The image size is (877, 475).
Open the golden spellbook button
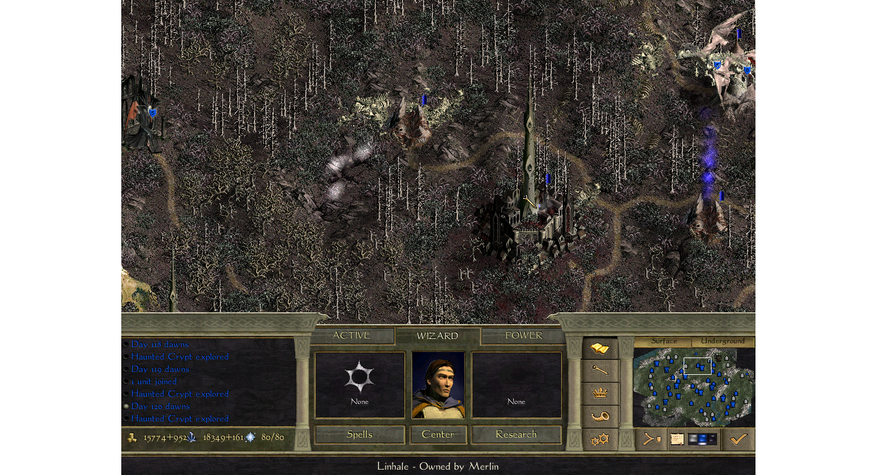tap(600, 348)
